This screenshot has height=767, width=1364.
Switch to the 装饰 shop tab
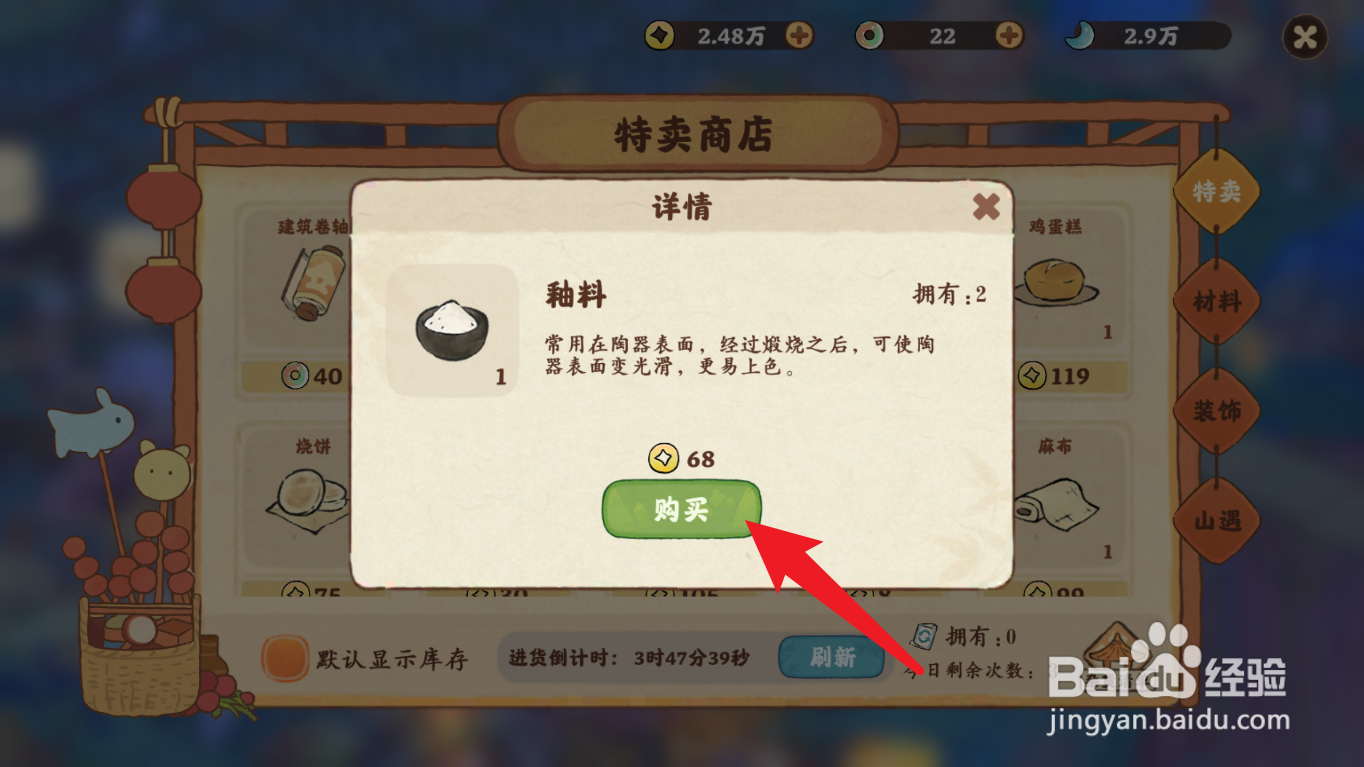click(x=1217, y=410)
